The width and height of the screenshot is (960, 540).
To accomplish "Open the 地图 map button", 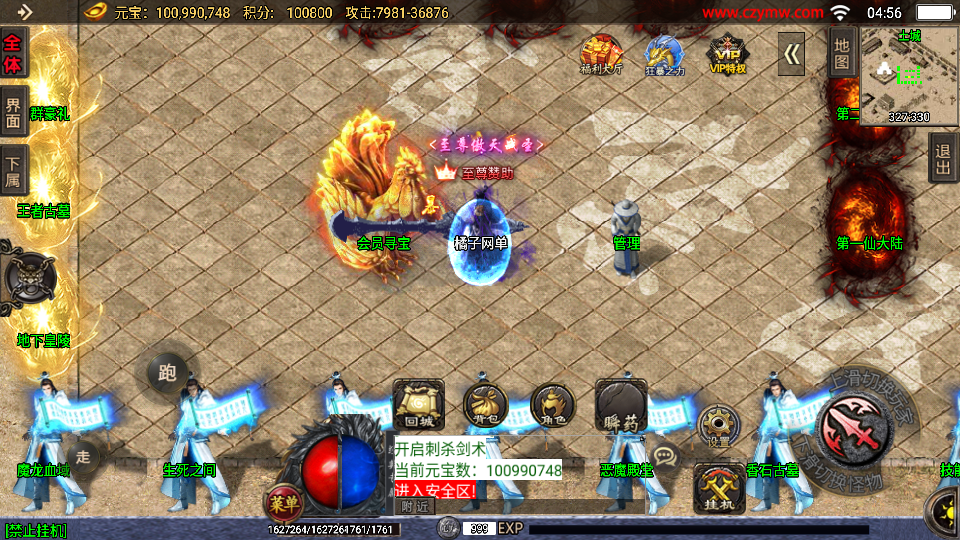I will coord(842,54).
